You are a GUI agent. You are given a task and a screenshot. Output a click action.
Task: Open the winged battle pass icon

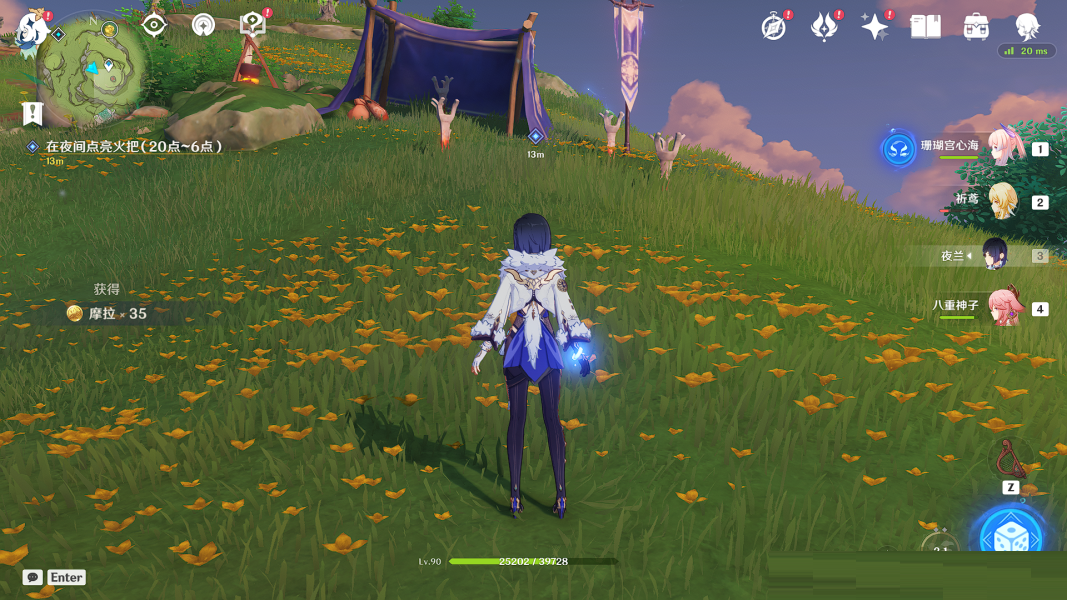click(x=823, y=27)
